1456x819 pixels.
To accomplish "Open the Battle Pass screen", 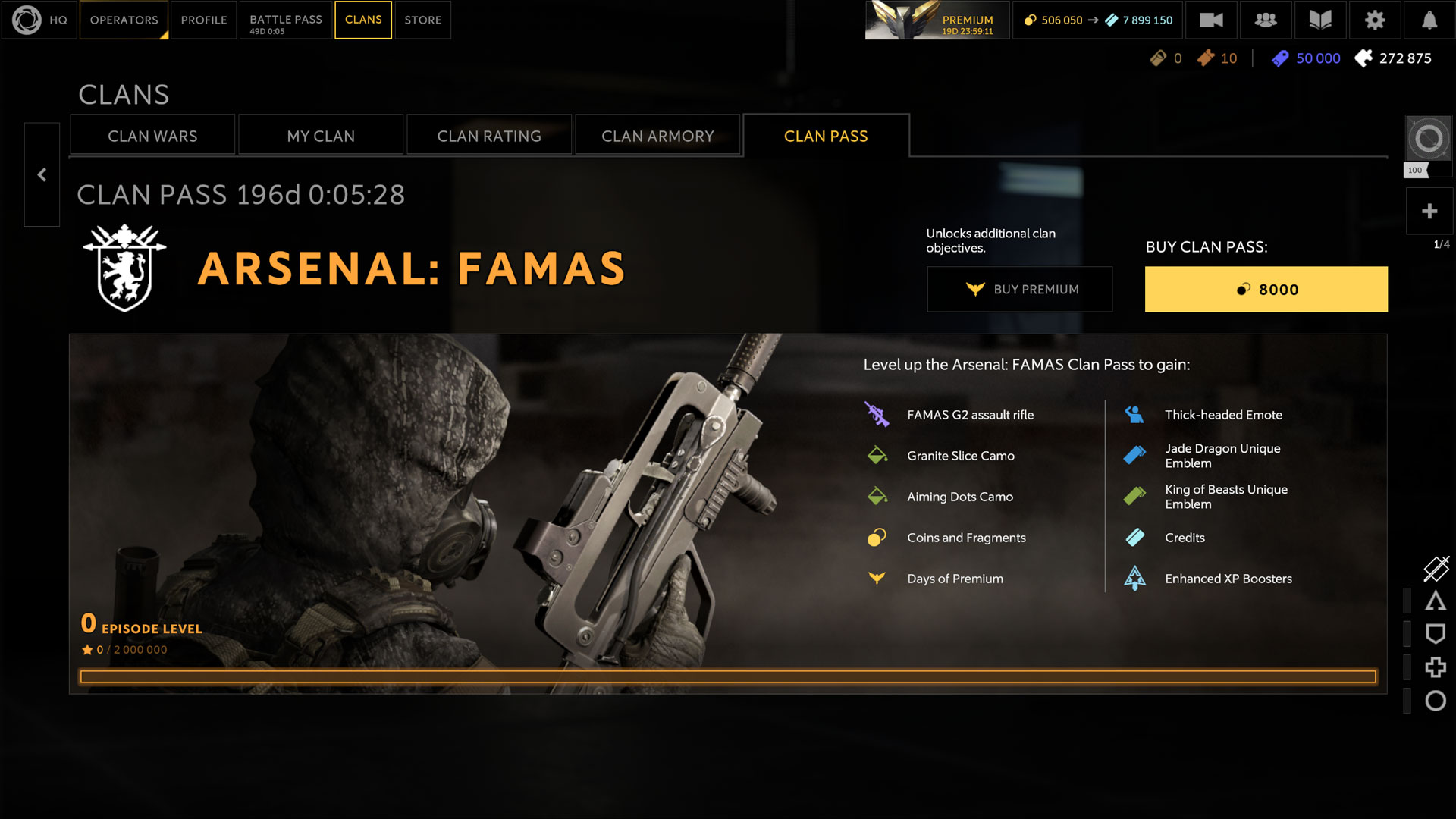I will (286, 20).
